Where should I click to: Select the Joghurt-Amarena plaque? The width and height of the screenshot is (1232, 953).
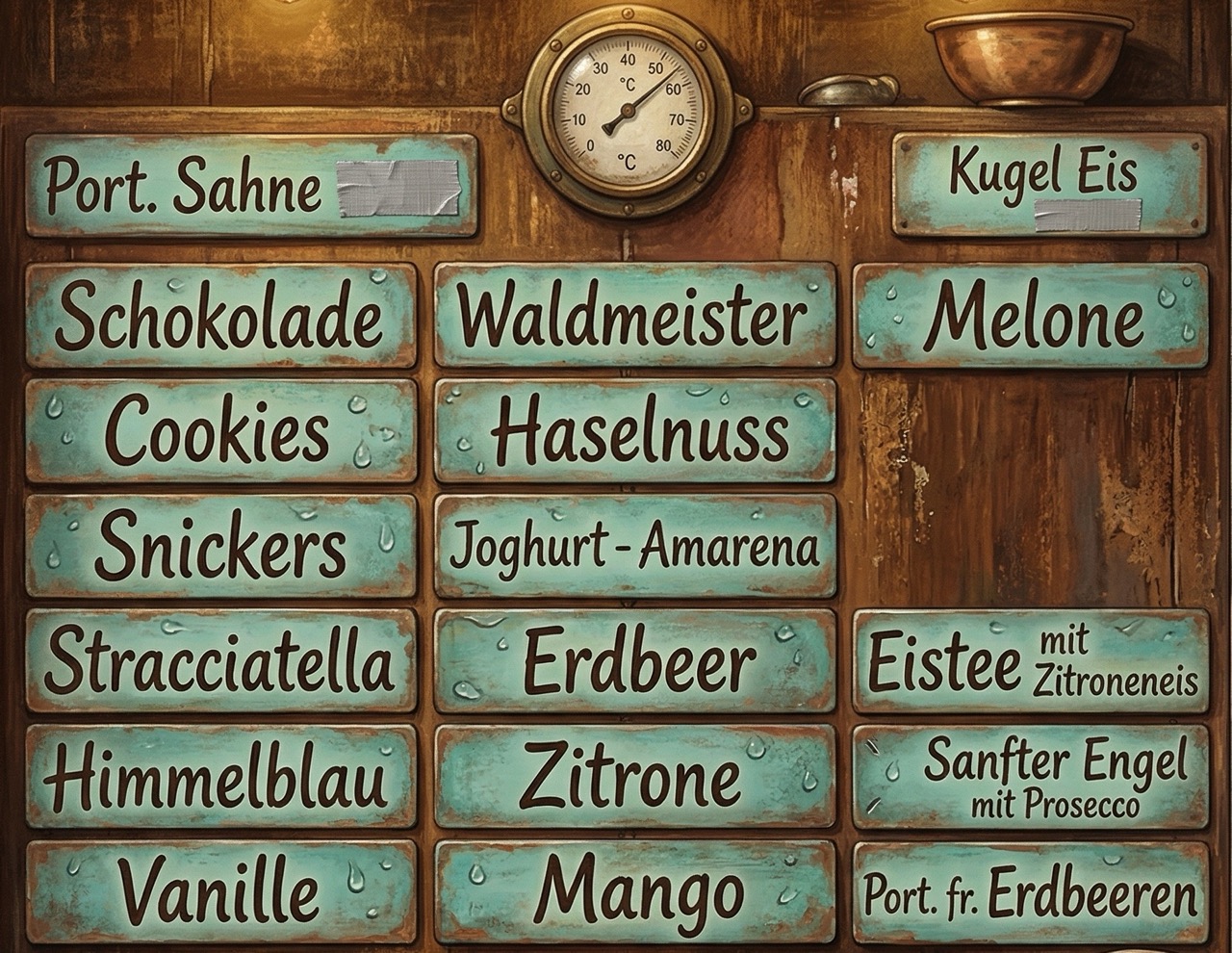(x=634, y=545)
